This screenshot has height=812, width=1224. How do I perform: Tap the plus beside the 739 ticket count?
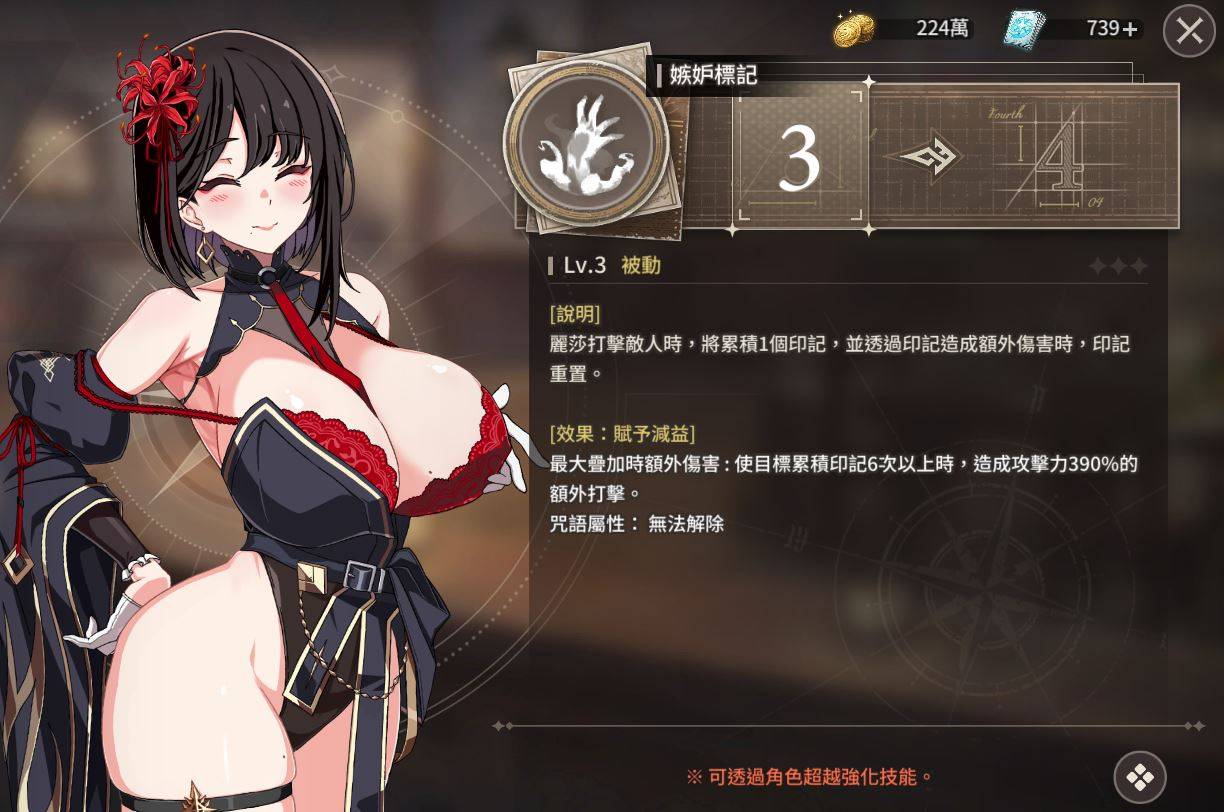[x=1130, y=29]
